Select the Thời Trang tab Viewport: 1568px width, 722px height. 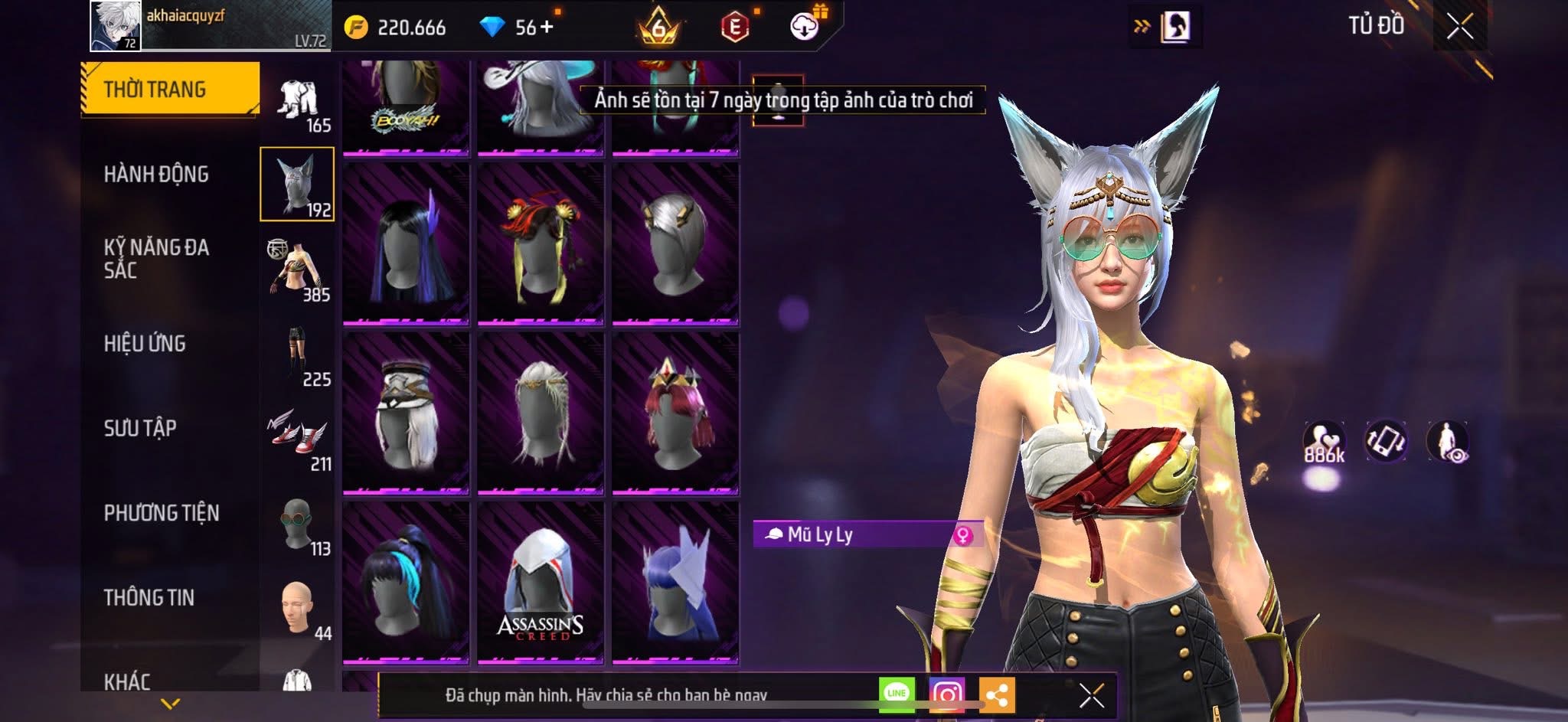click(170, 90)
